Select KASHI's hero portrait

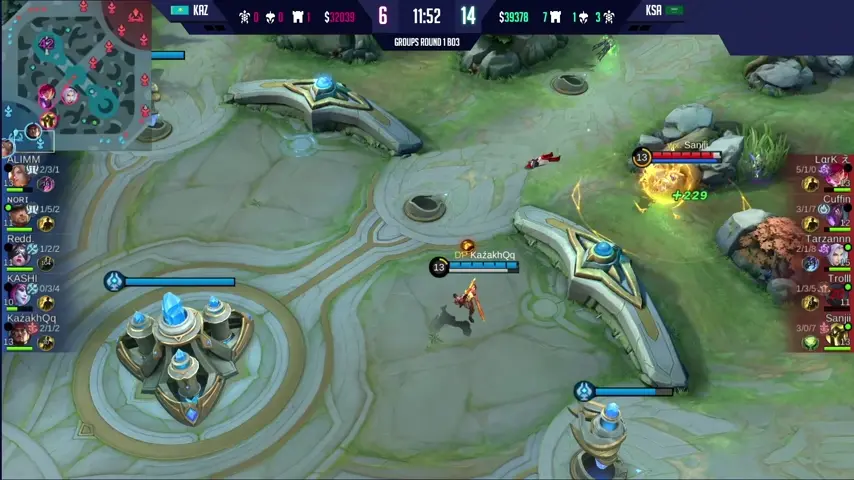pos(18,296)
